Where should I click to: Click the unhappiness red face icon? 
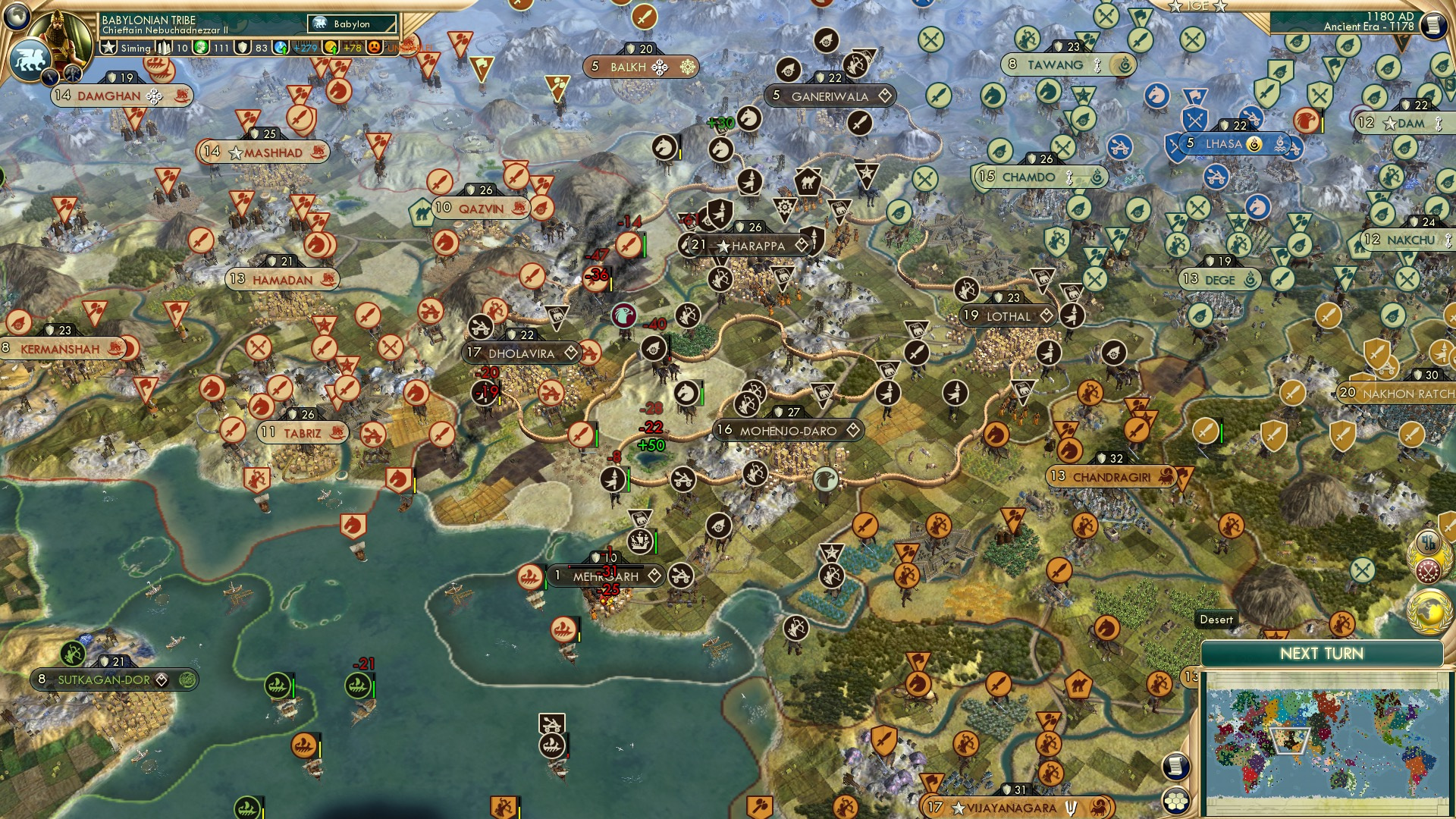pos(374,47)
